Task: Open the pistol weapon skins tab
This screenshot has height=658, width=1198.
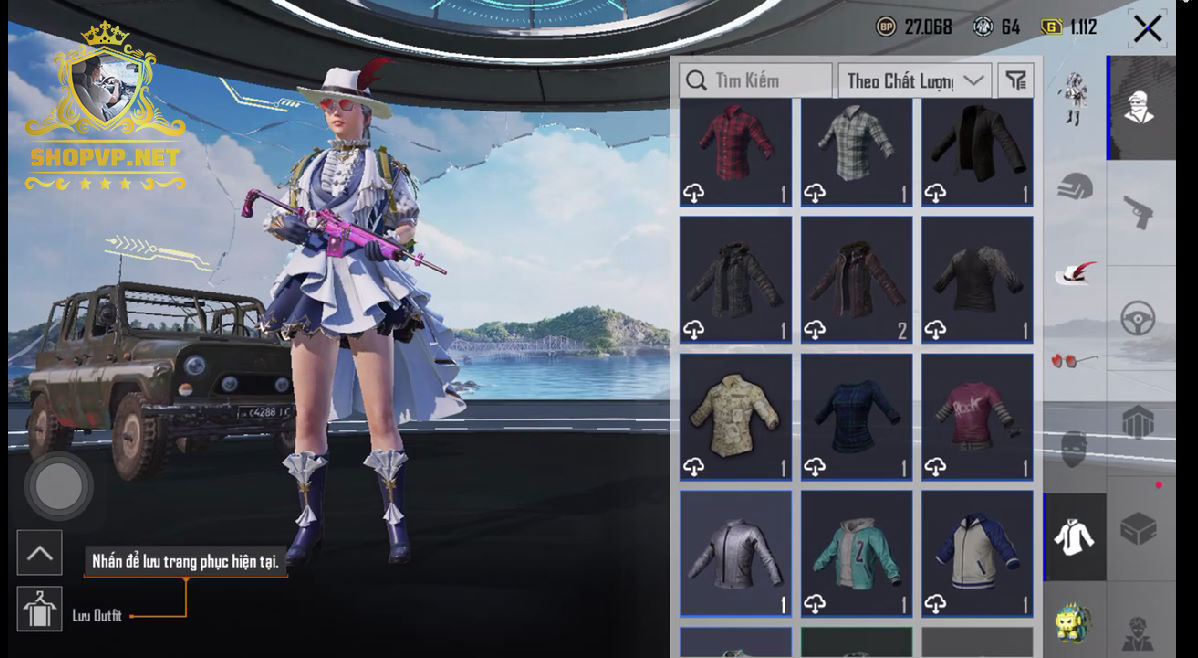Action: pyautogui.click(x=1138, y=212)
